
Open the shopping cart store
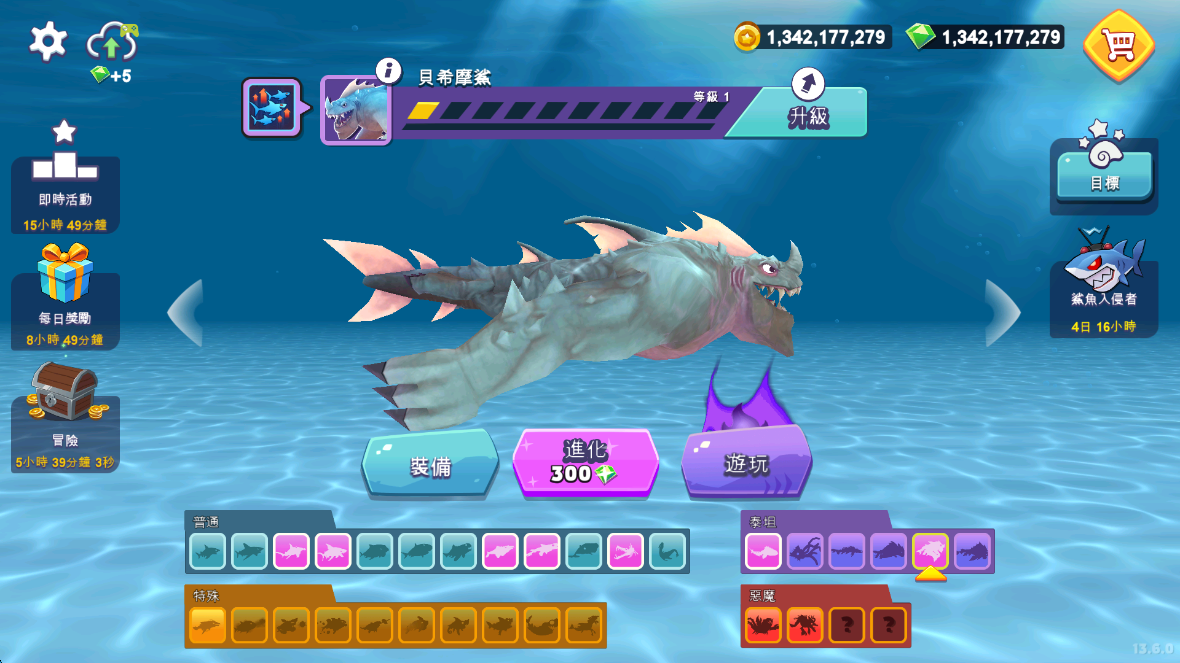point(1118,45)
